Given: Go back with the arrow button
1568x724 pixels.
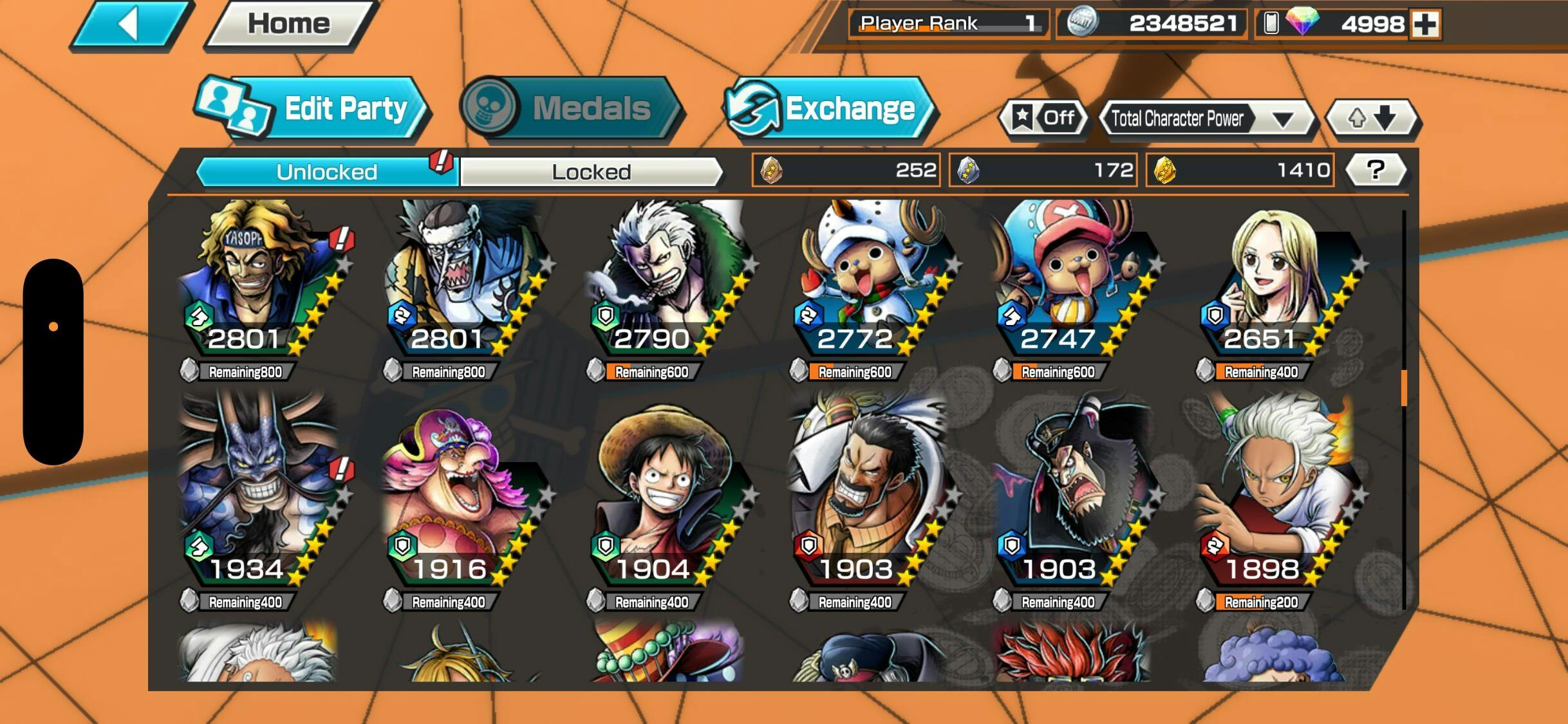Looking at the screenshot, I should [x=131, y=25].
